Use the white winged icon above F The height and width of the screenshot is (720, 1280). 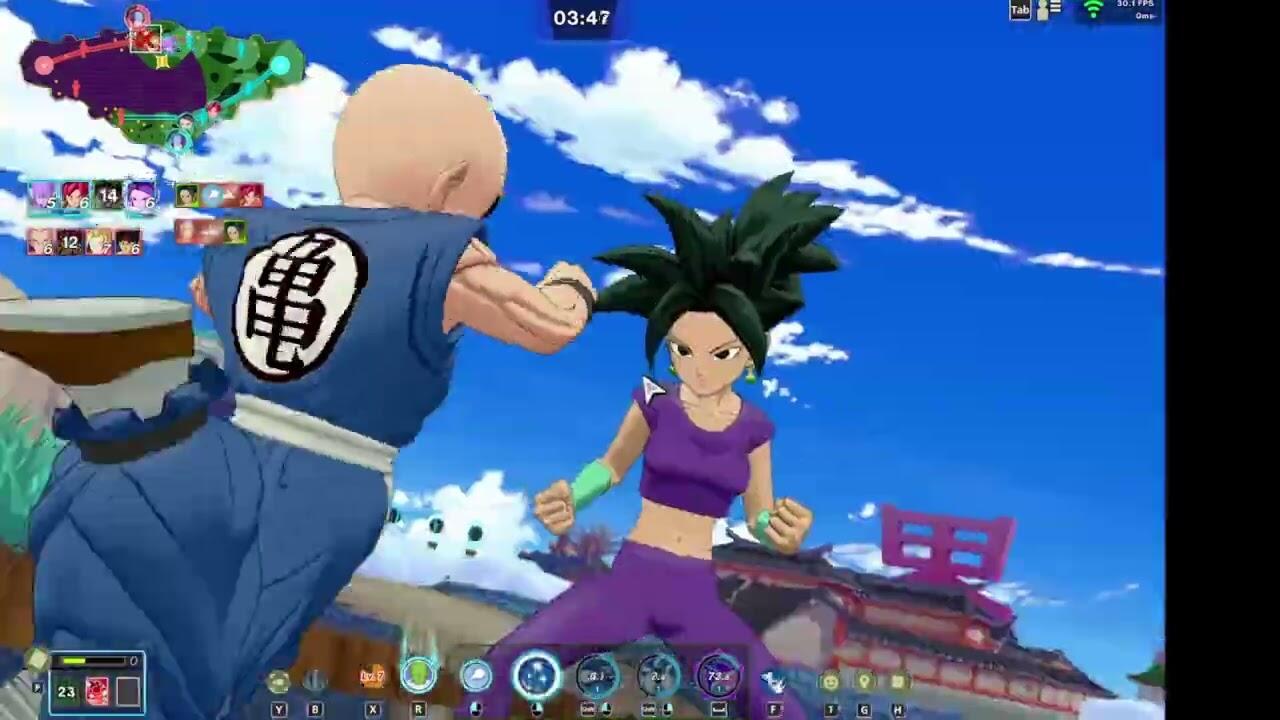(x=773, y=681)
